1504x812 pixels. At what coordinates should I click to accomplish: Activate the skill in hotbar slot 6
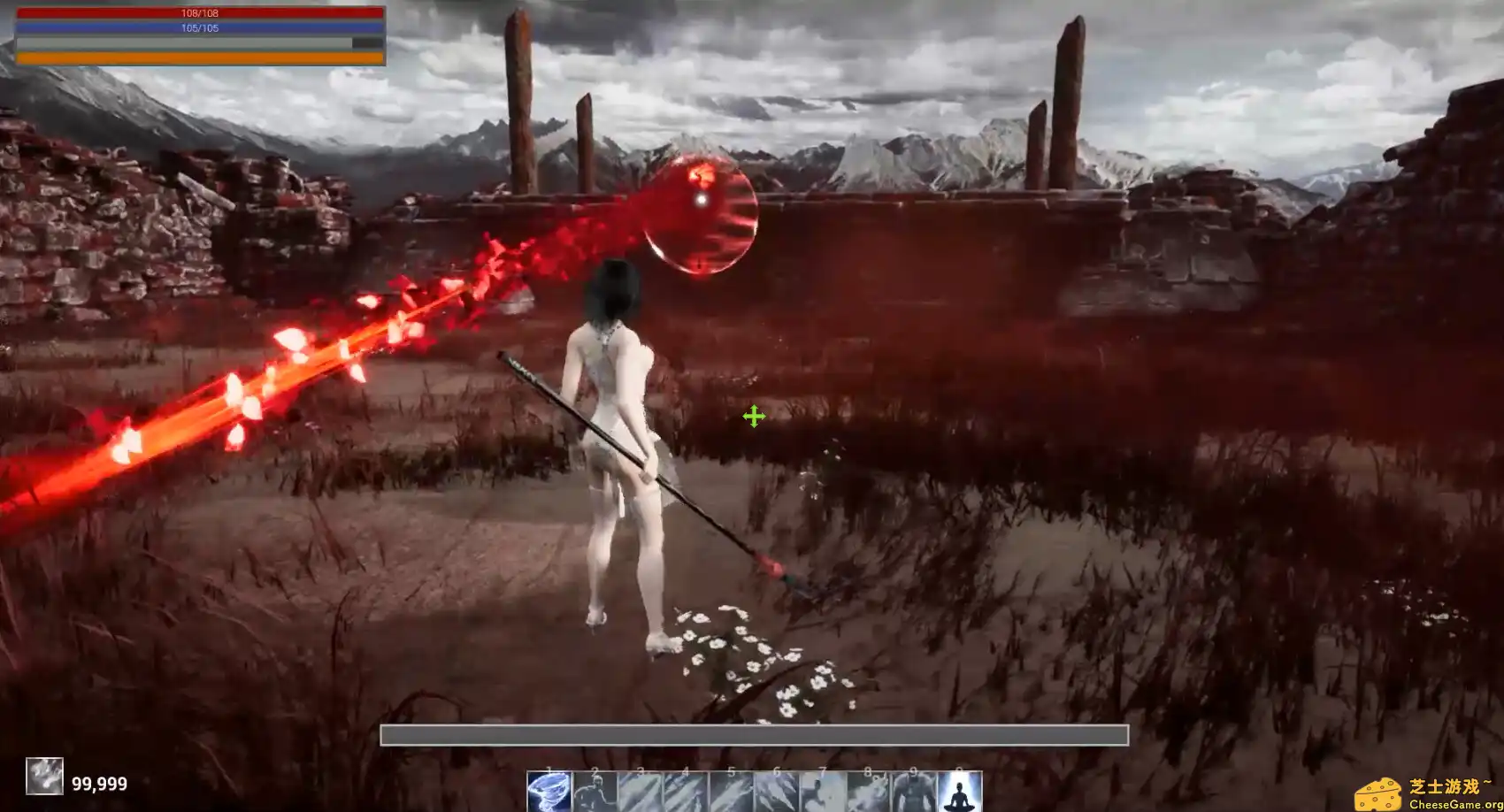click(x=776, y=792)
